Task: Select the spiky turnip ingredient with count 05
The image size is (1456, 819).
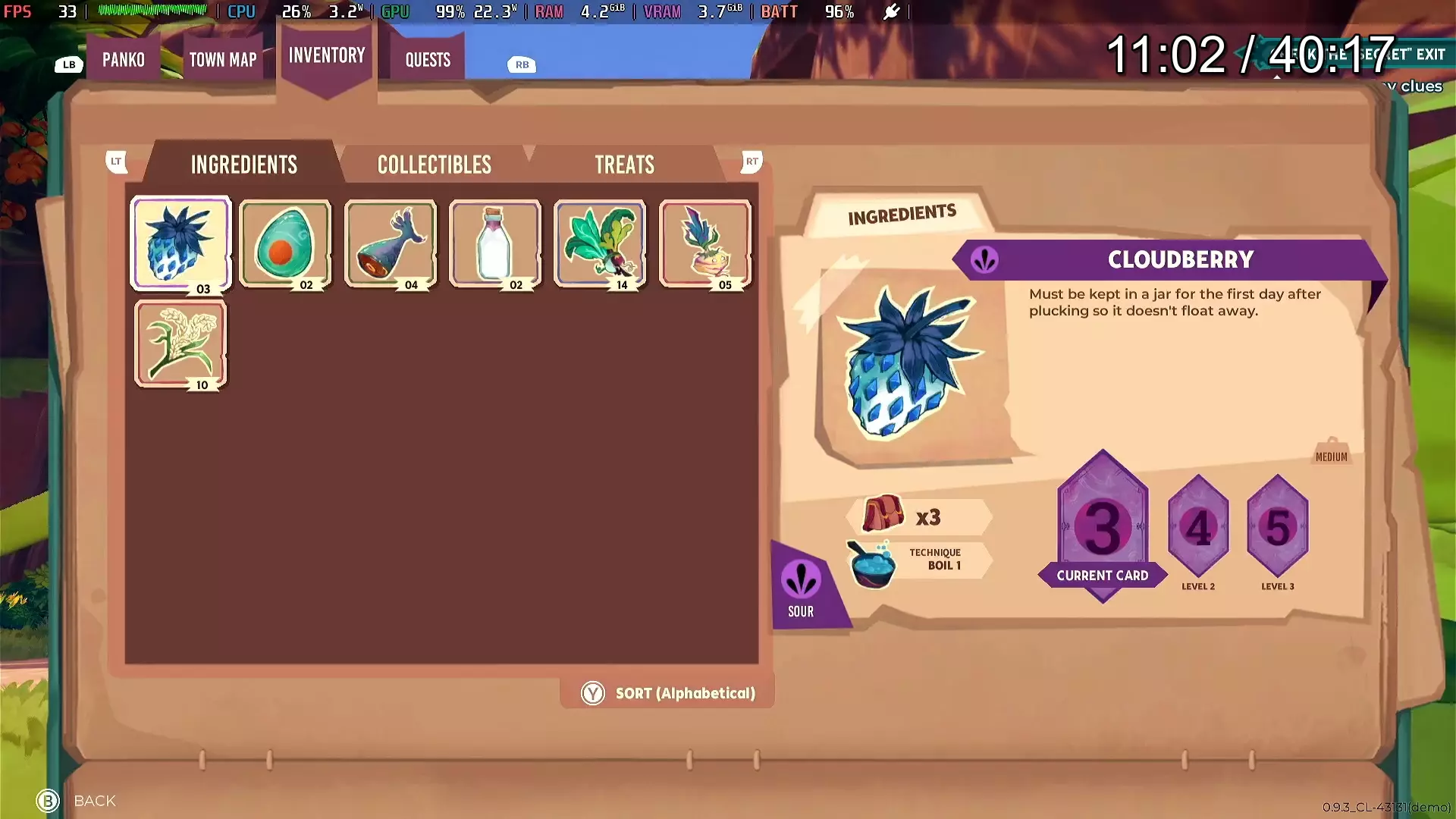Action: tap(705, 243)
